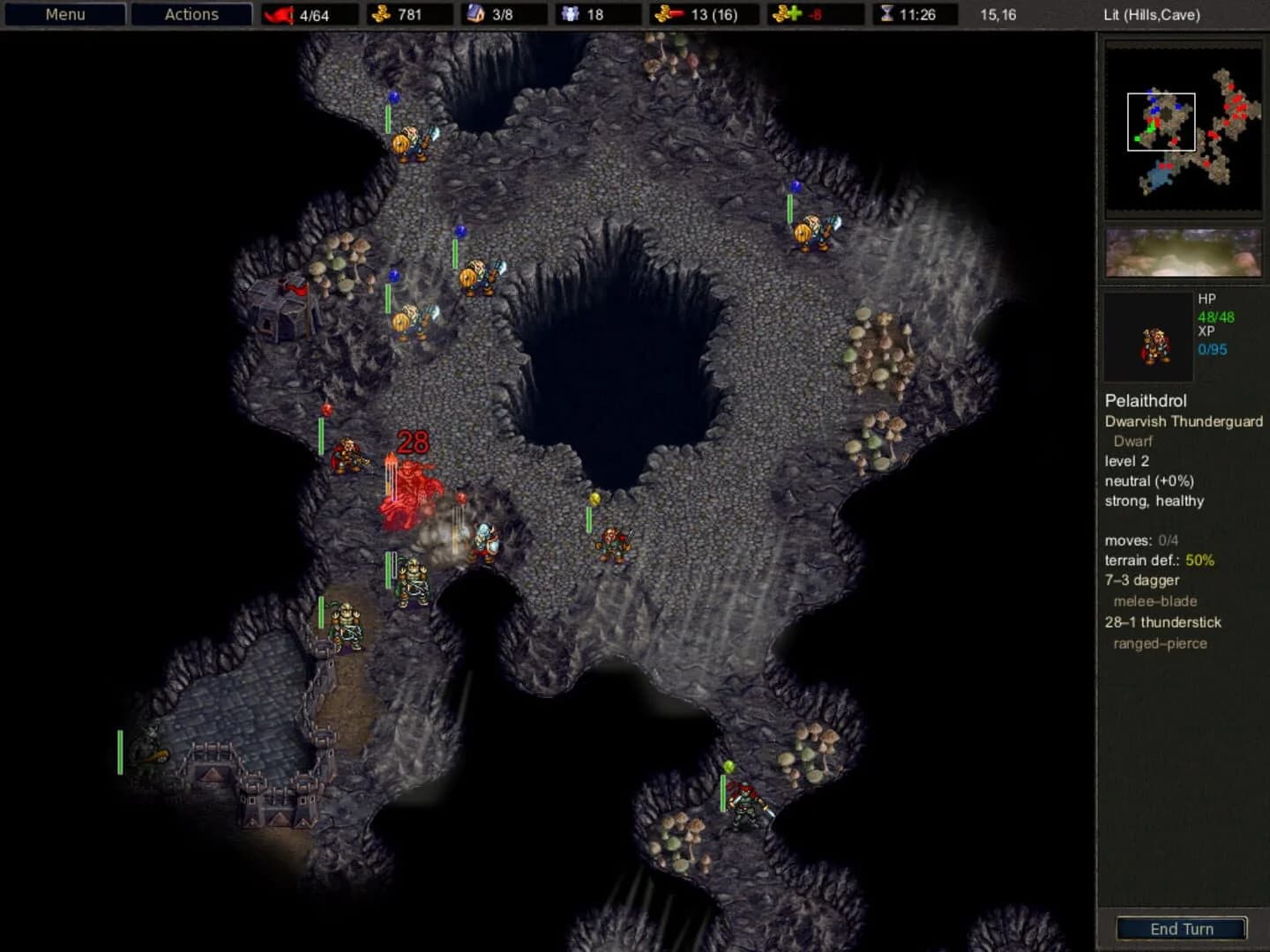The image size is (1270, 952).
Task: Open the Dwarvish Thunderguard unit description
Action: pos(1183,421)
